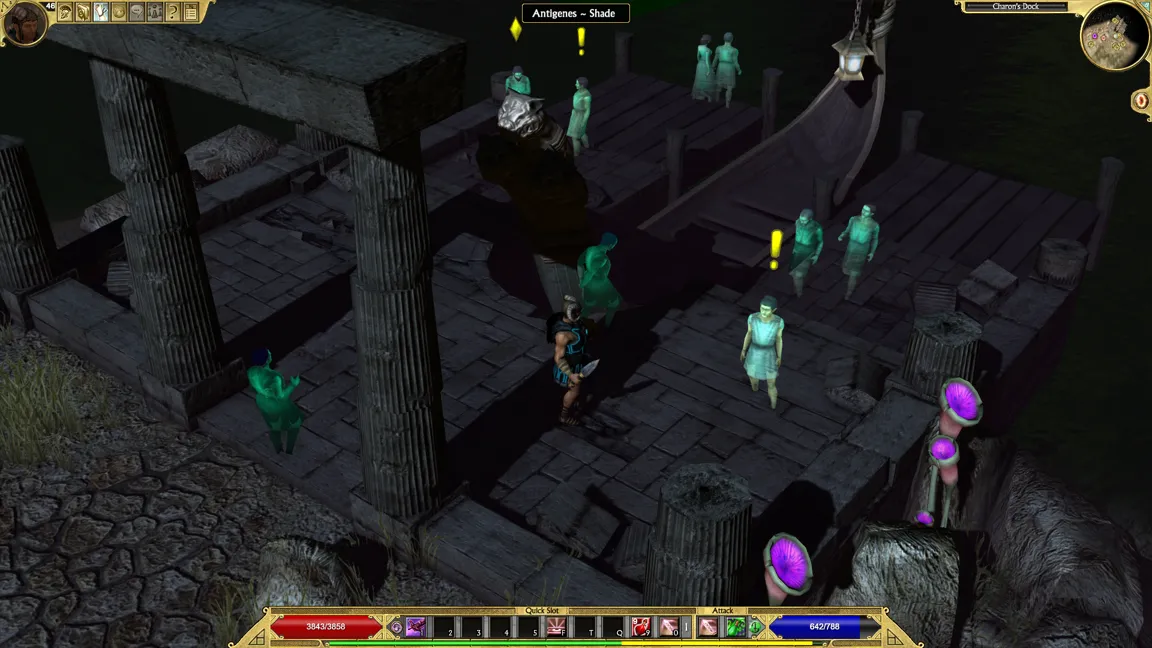Open the game menu list icon
Screen dimensions: 1152x648
pos(190,13)
